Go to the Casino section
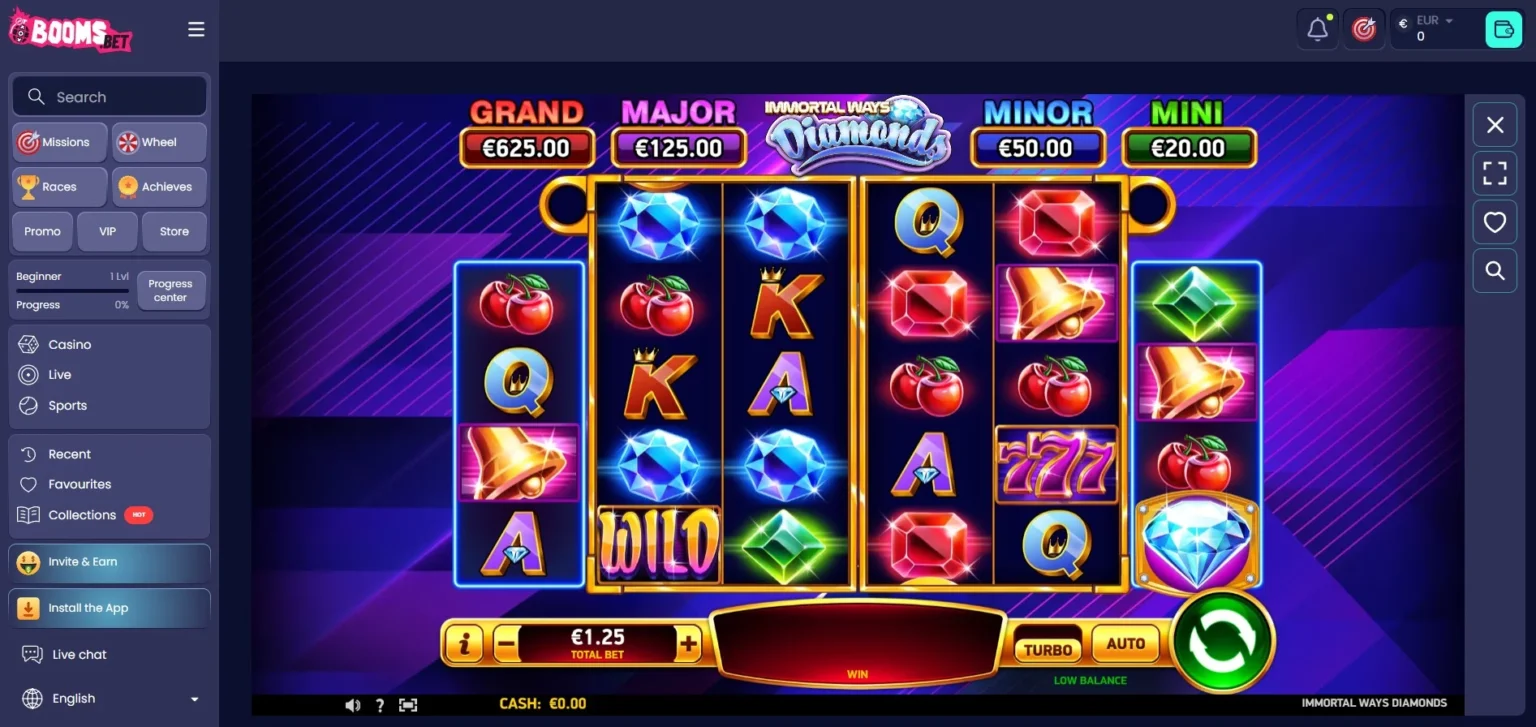The width and height of the screenshot is (1536, 727). pos(70,344)
